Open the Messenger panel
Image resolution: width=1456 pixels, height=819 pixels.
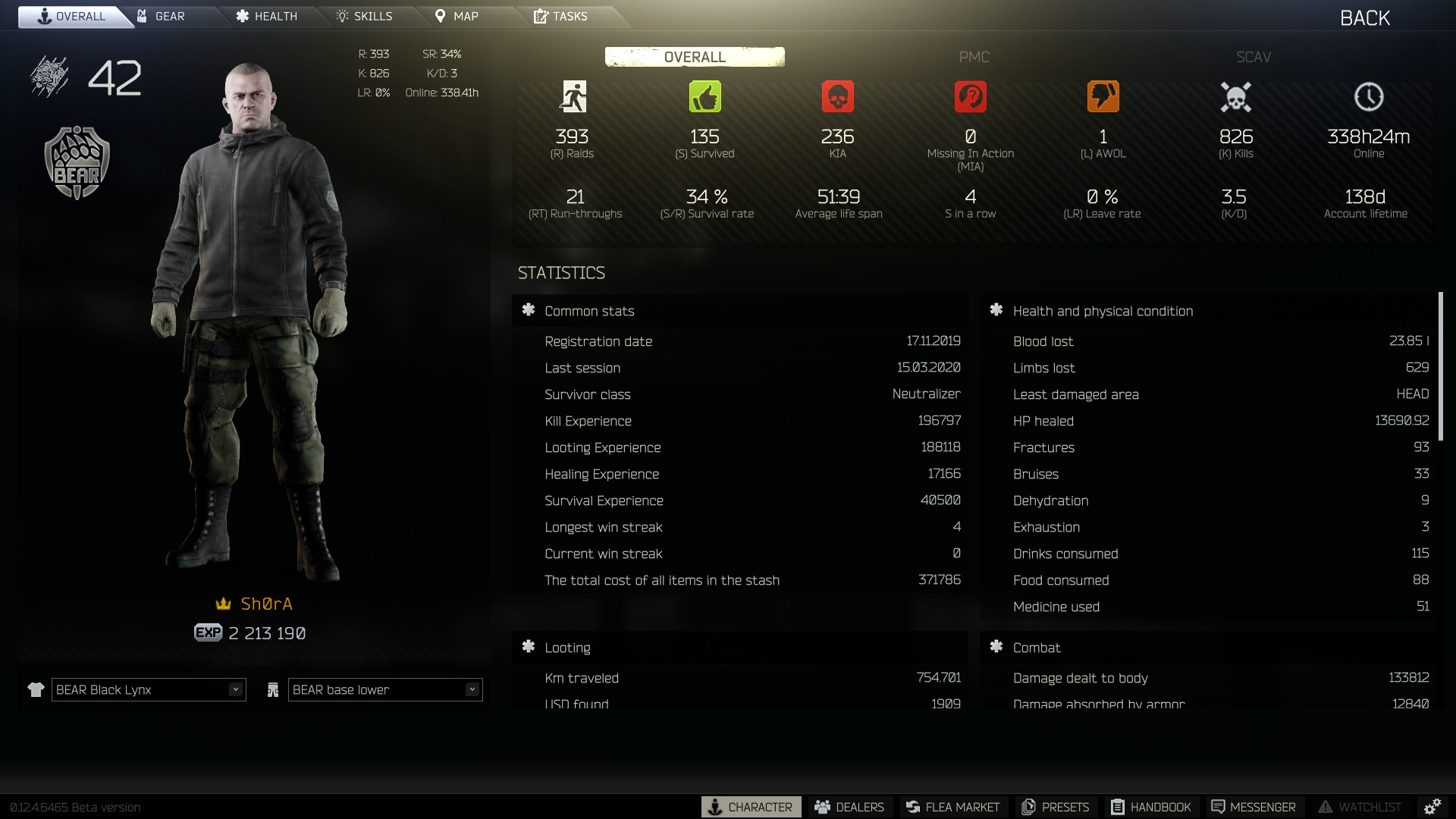(1255, 807)
